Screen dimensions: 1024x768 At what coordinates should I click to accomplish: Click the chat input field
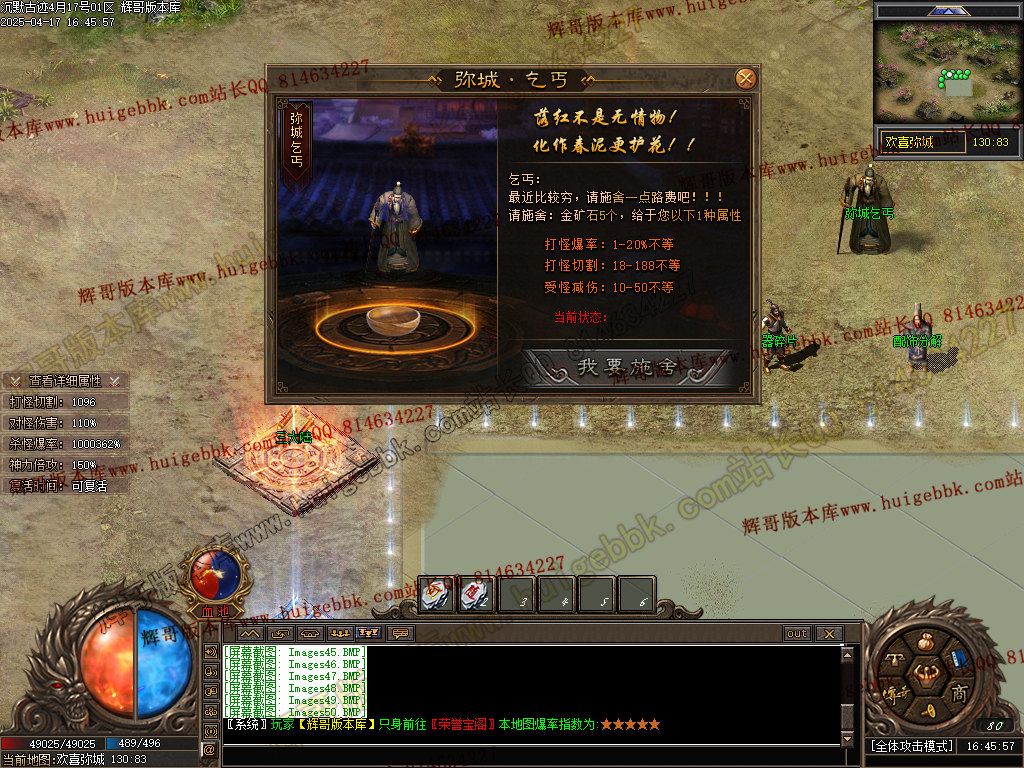coord(530,752)
